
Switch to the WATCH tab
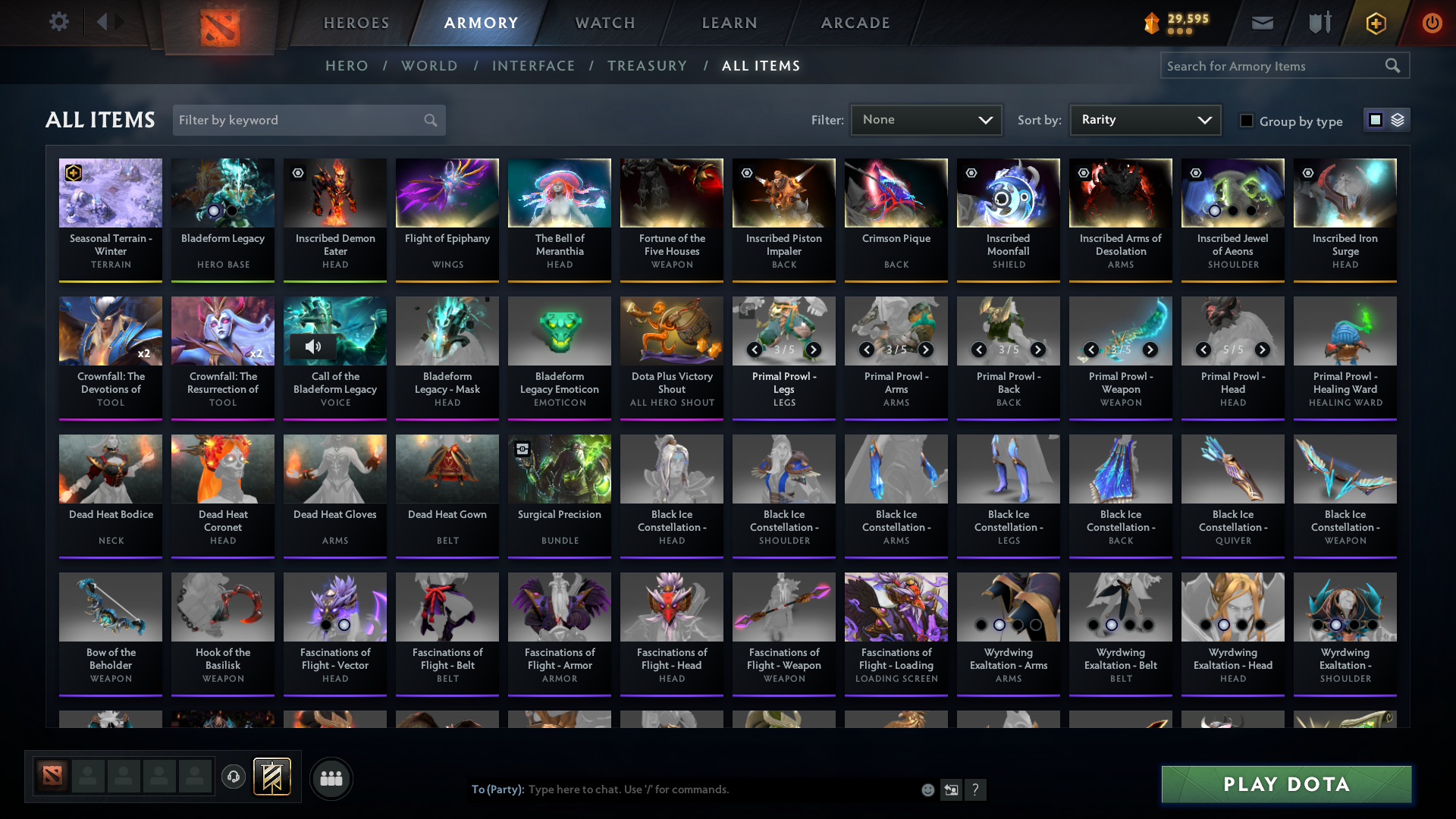coord(604,23)
